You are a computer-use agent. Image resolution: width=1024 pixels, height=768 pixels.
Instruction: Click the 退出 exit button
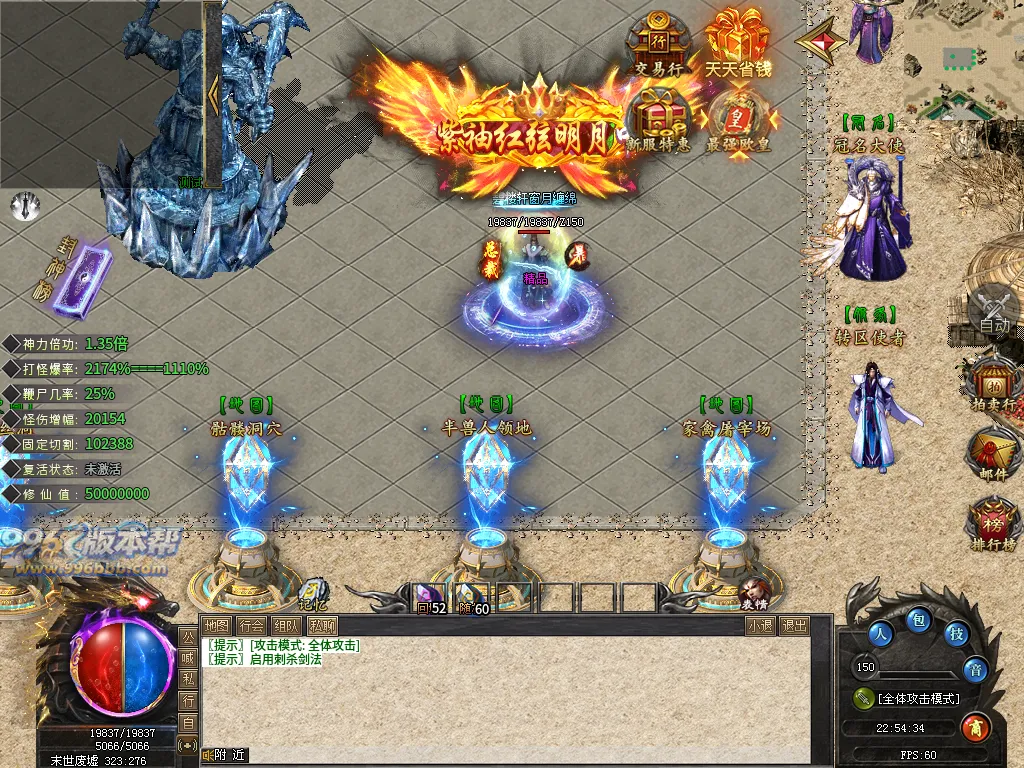point(795,626)
